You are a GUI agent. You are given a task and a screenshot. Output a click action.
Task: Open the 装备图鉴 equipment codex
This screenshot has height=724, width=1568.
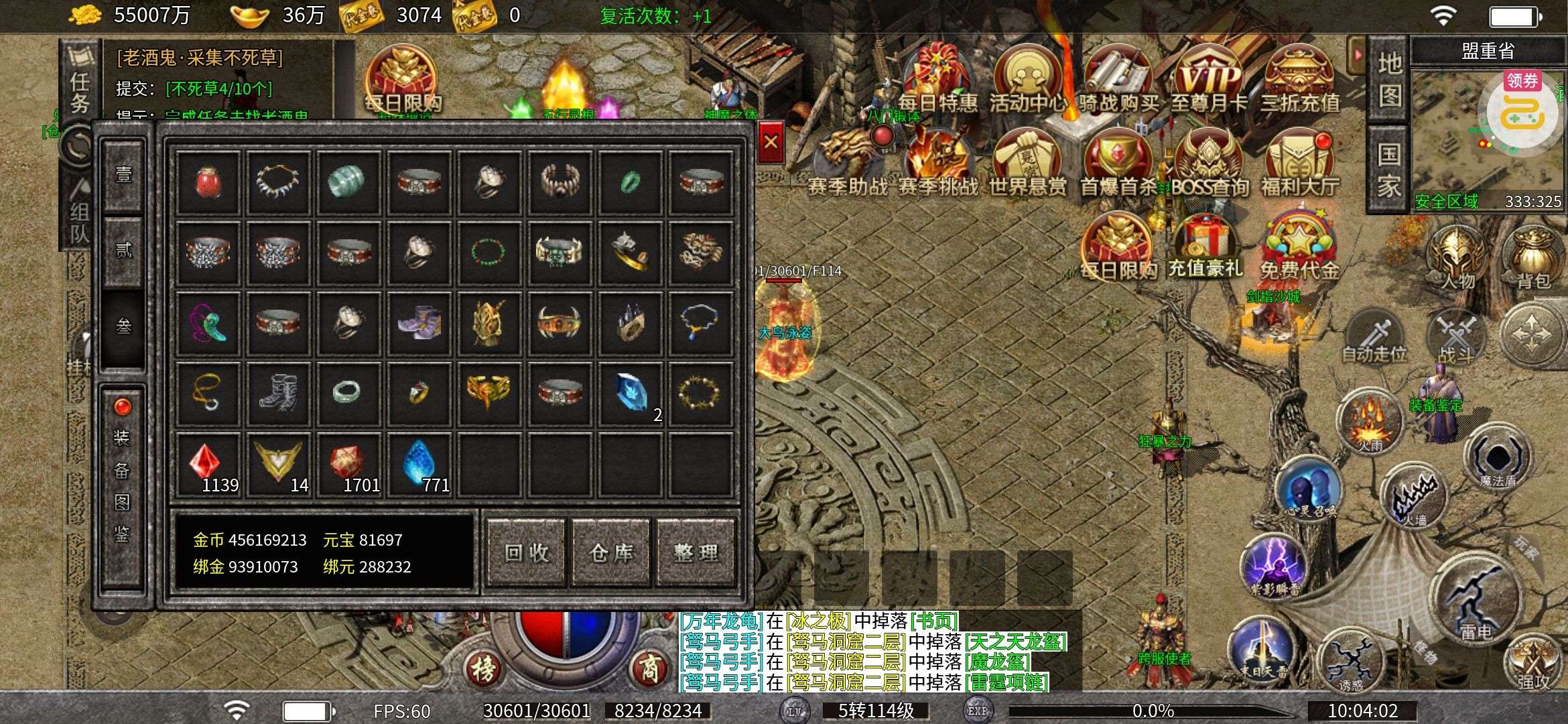[x=122, y=486]
